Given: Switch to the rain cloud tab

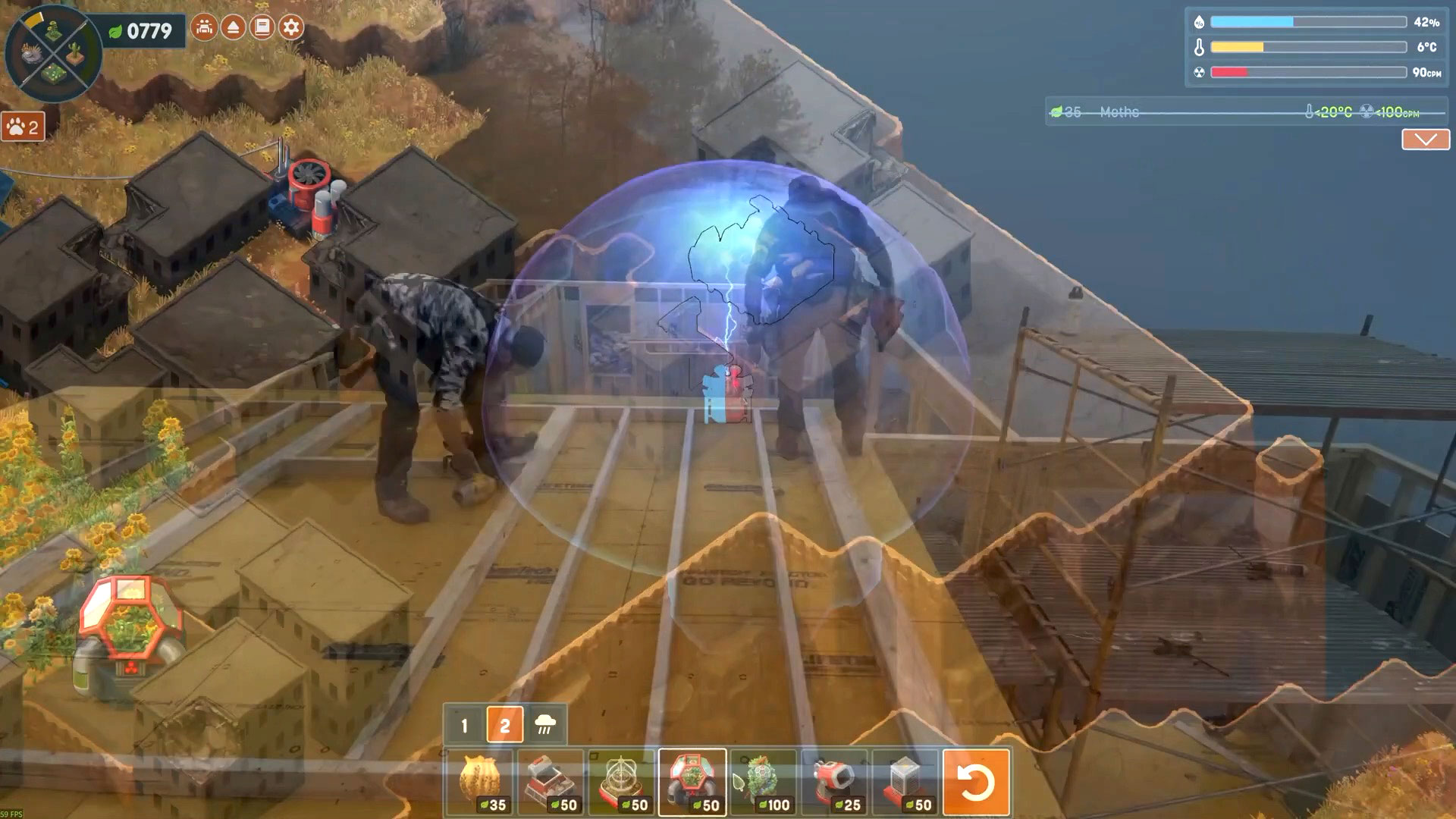Looking at the screenshot, I should [545, 726].
